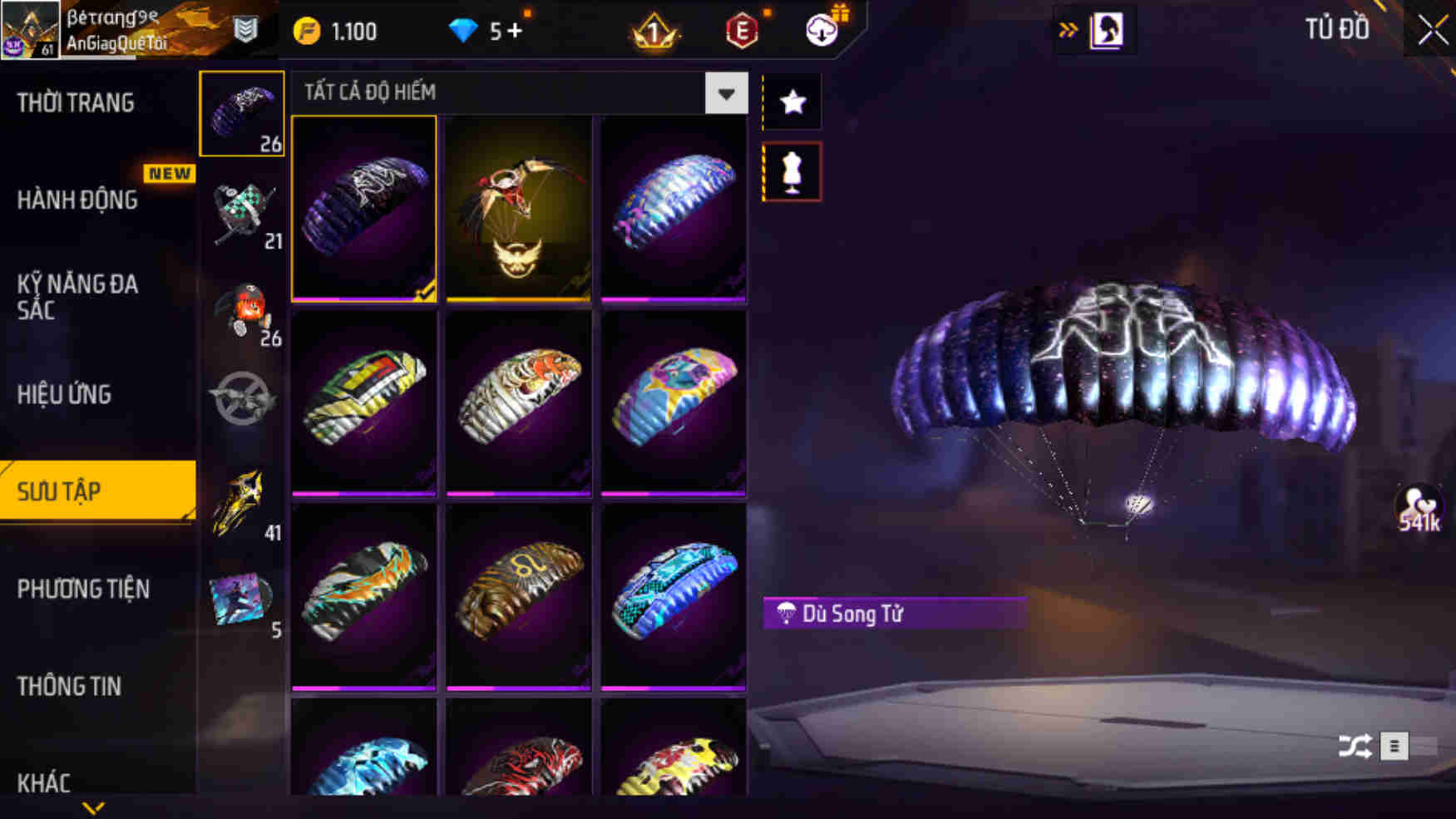Open the PHƯƠNG TIỆN section in the sidebar
The image size is (1456, 819).
coord(82,589)
